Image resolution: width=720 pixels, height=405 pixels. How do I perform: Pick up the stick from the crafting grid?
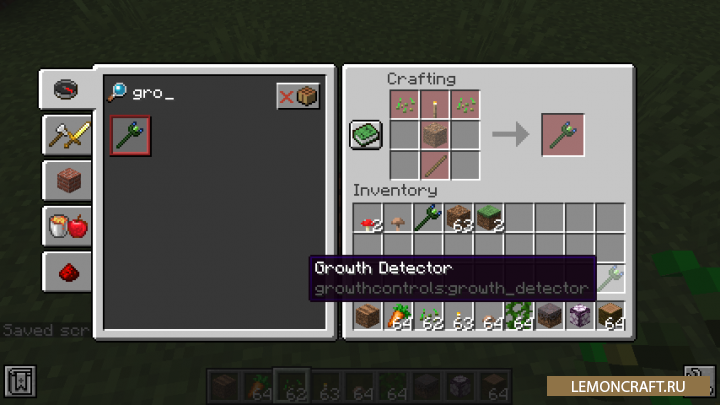tap(435, 165)
